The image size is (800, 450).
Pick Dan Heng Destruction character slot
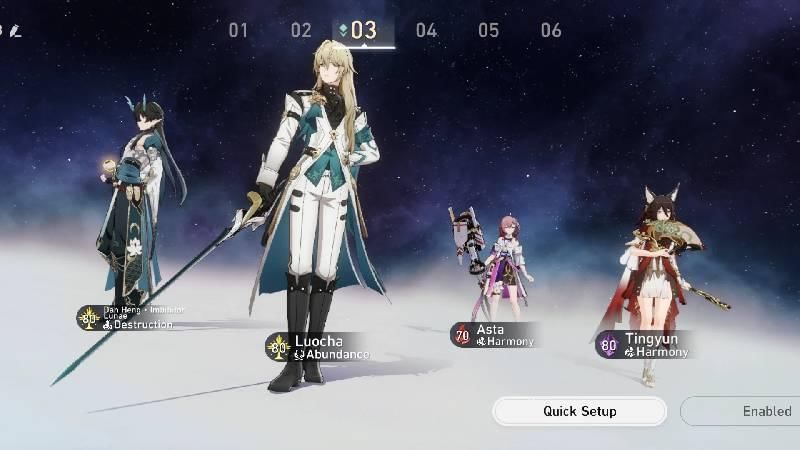[128, 318]
